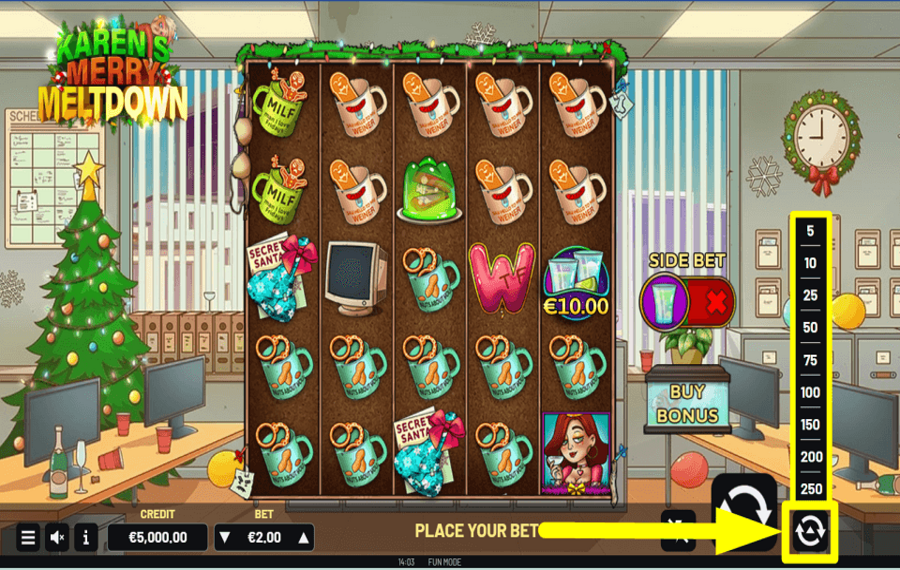Set autoplay to 50 spins
The image size is (900, 570).
click(809, 328)
